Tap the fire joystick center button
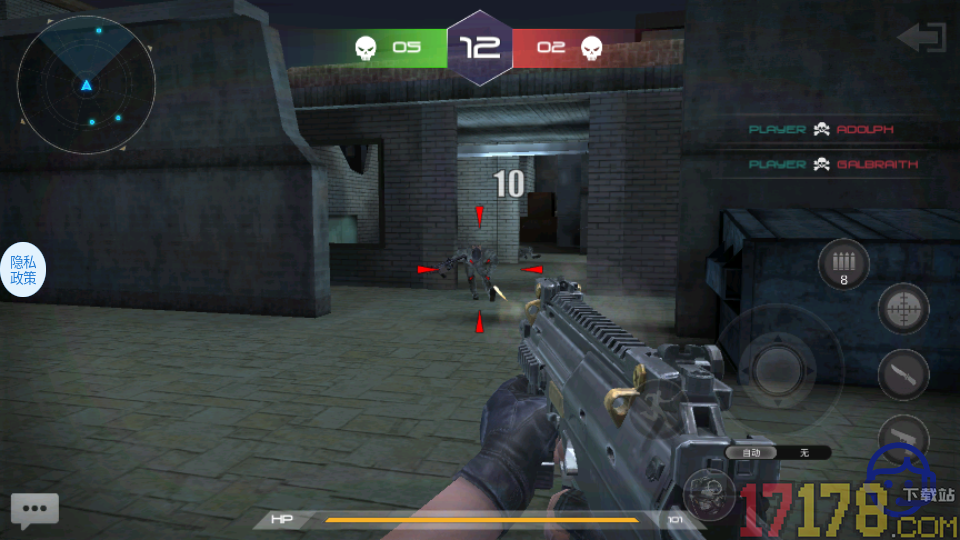The height and width of the screenshot is (540, 960). pos(781,368)
